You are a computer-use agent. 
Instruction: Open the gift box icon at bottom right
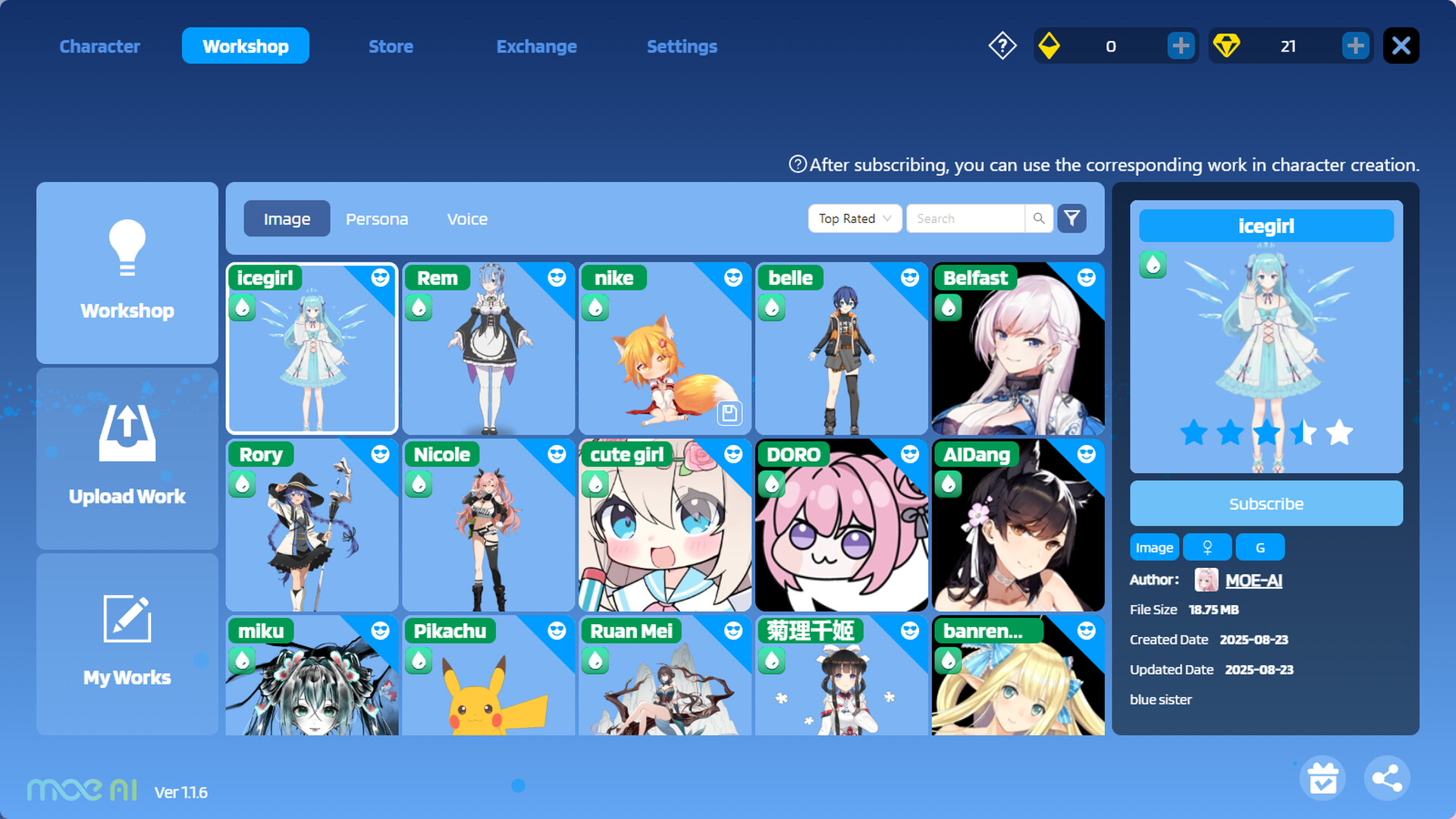pyautogui.click(x=1323, y=777)
